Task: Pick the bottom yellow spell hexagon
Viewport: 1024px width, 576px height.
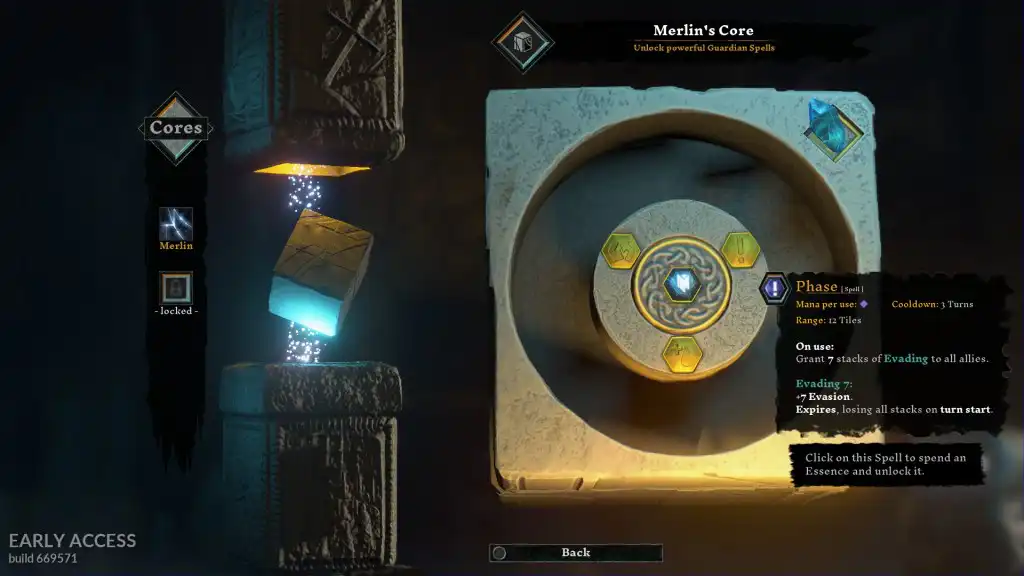Action: [681, 352]
